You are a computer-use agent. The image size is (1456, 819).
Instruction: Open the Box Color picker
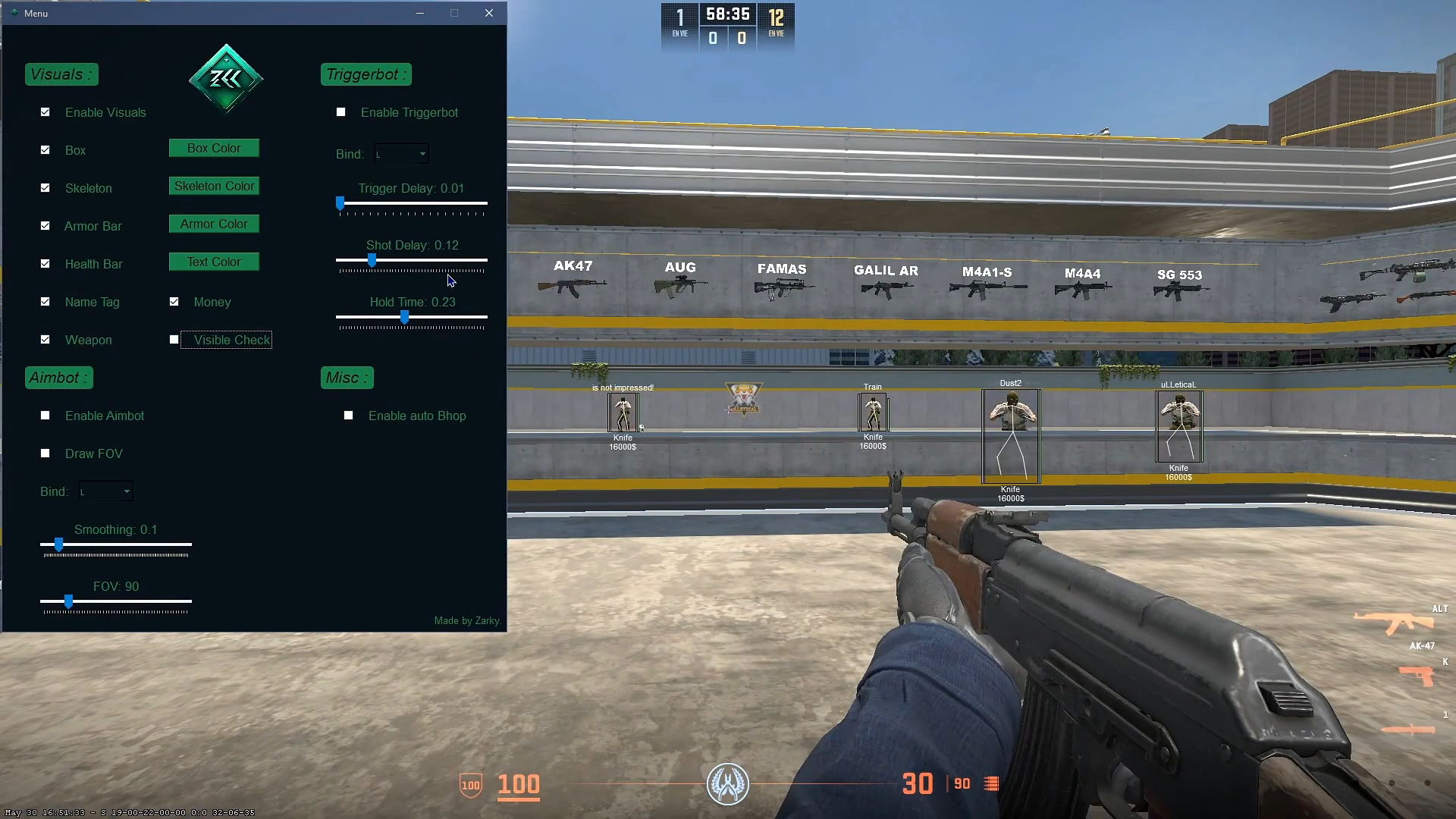[213, 147]
